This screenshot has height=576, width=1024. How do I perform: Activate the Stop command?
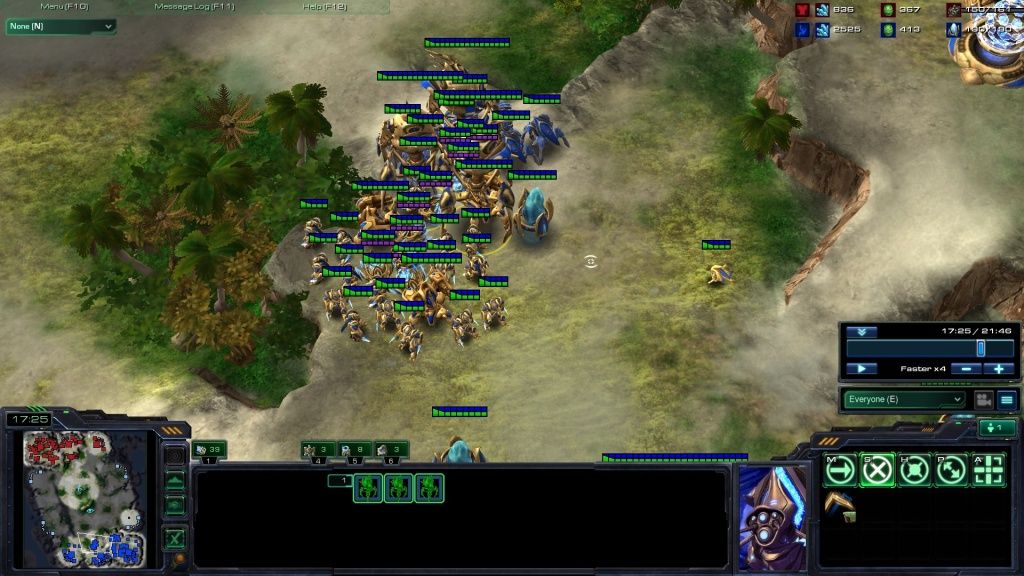tap(877, 469)
